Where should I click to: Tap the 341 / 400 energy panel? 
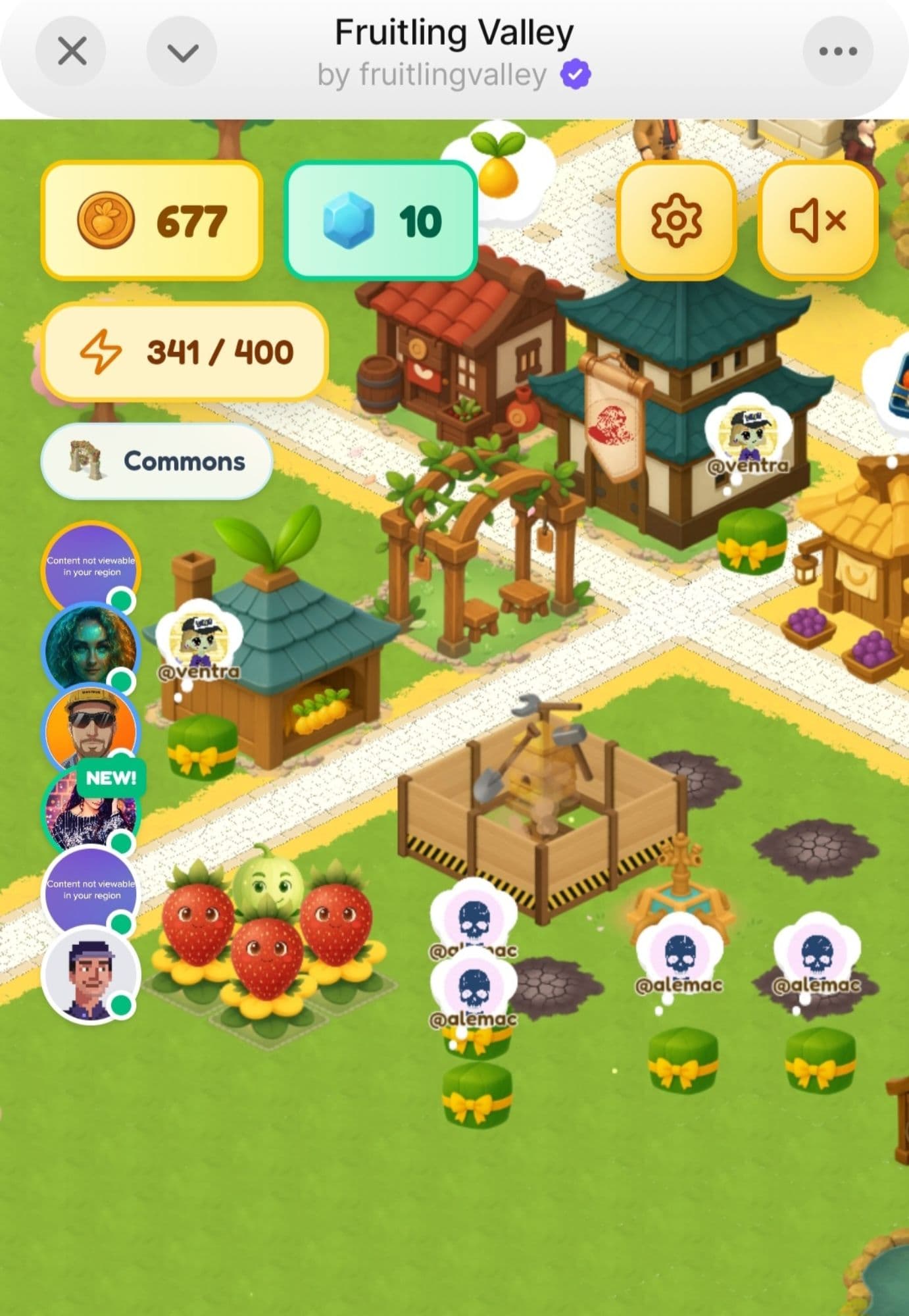click(x=185, y=352)
